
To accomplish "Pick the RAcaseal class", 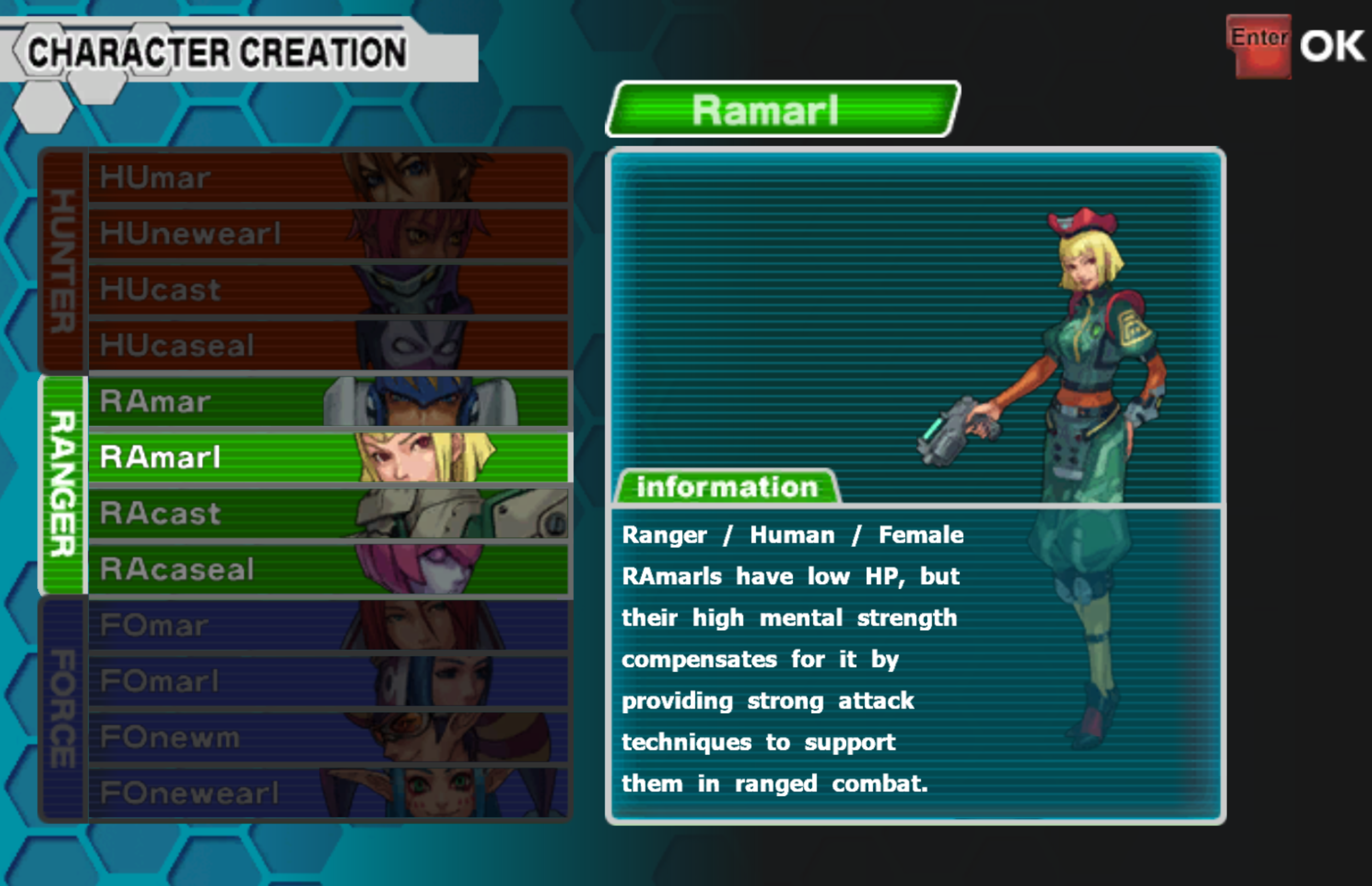I will point(328,569).
